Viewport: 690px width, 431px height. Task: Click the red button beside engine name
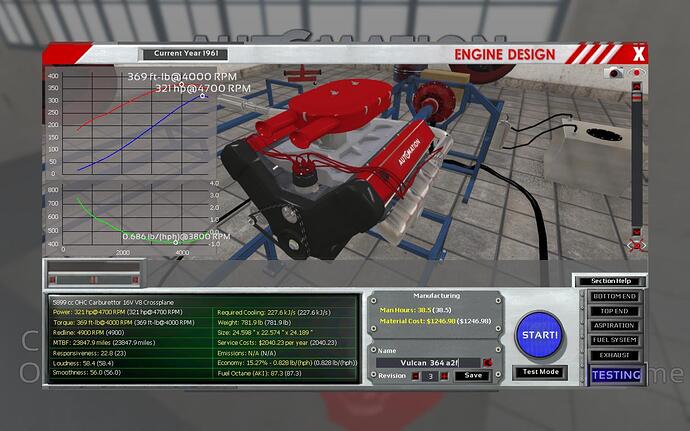[487, 362]
